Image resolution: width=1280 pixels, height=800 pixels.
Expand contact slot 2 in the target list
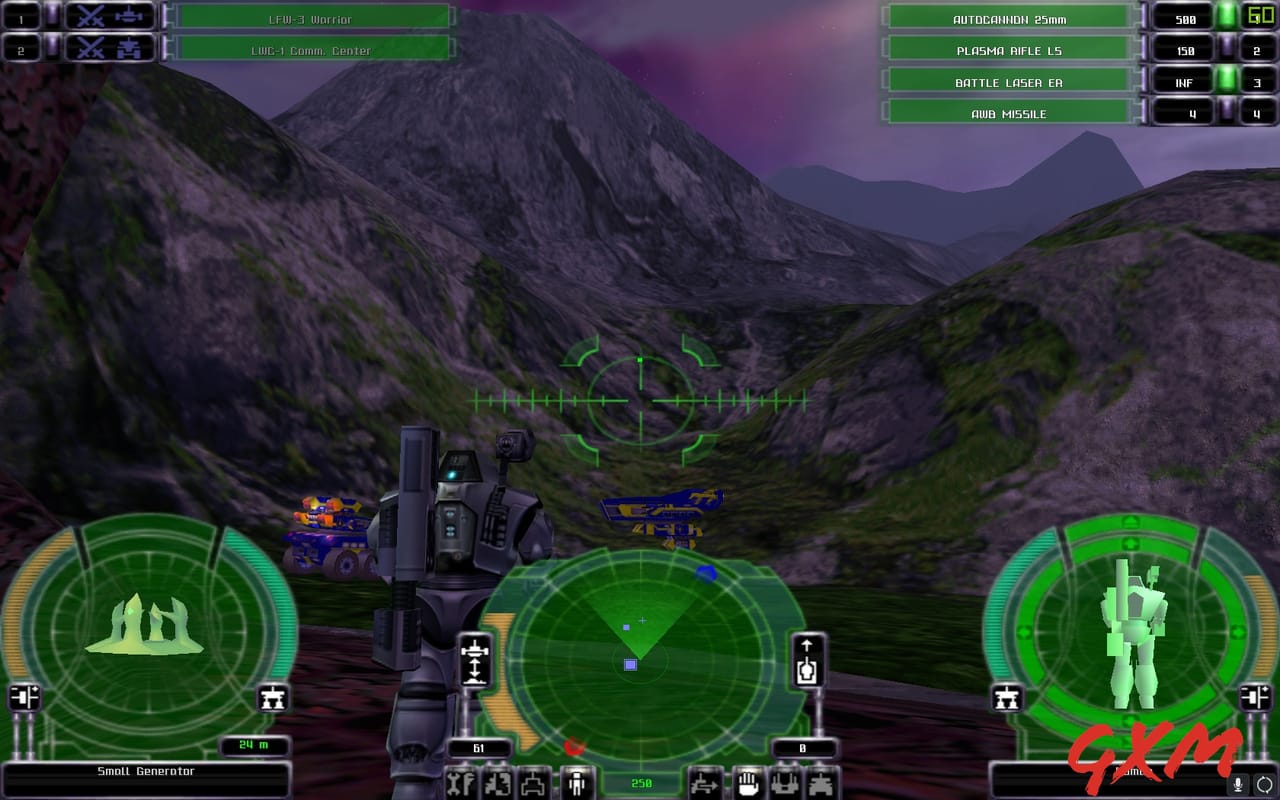pos(22,47)
